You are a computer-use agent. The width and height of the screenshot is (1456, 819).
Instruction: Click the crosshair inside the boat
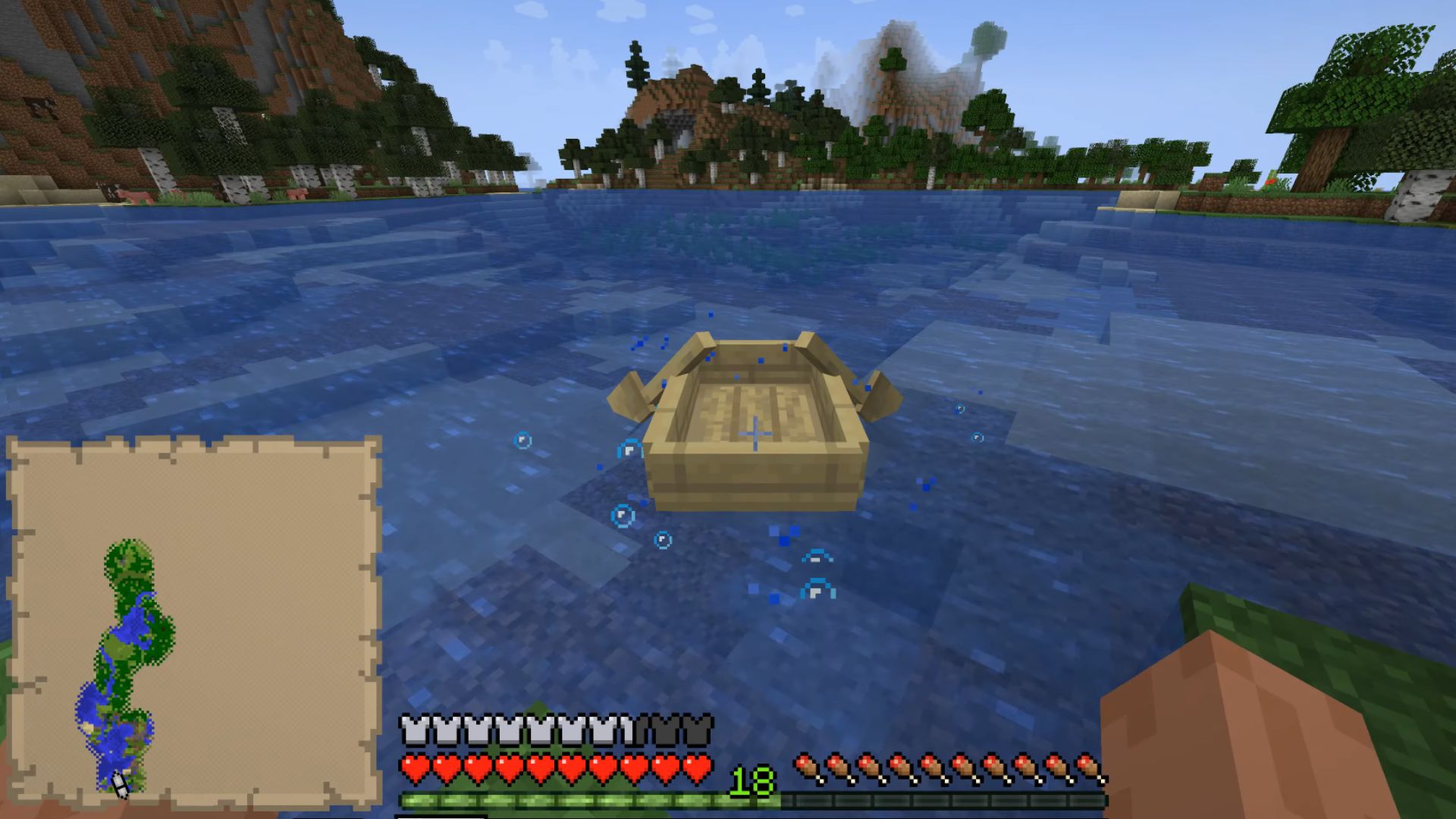755,432
